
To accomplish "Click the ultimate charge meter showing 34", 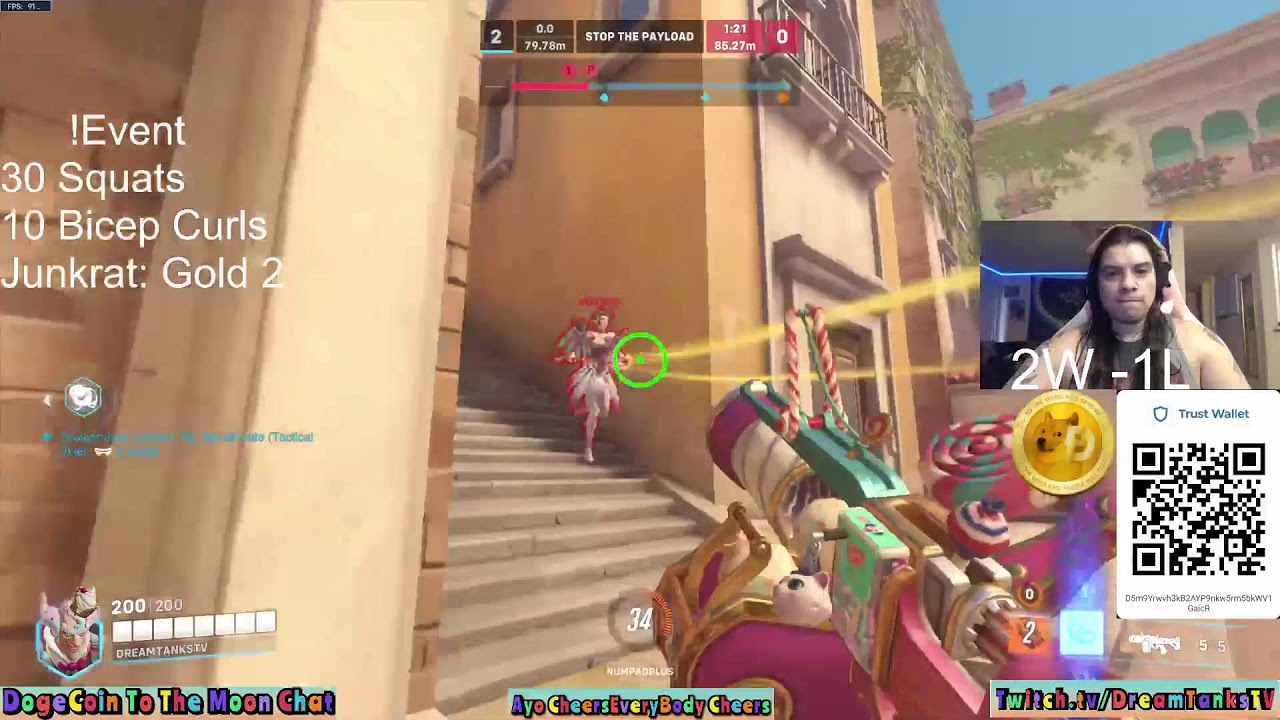I will (x=639, y=621).
